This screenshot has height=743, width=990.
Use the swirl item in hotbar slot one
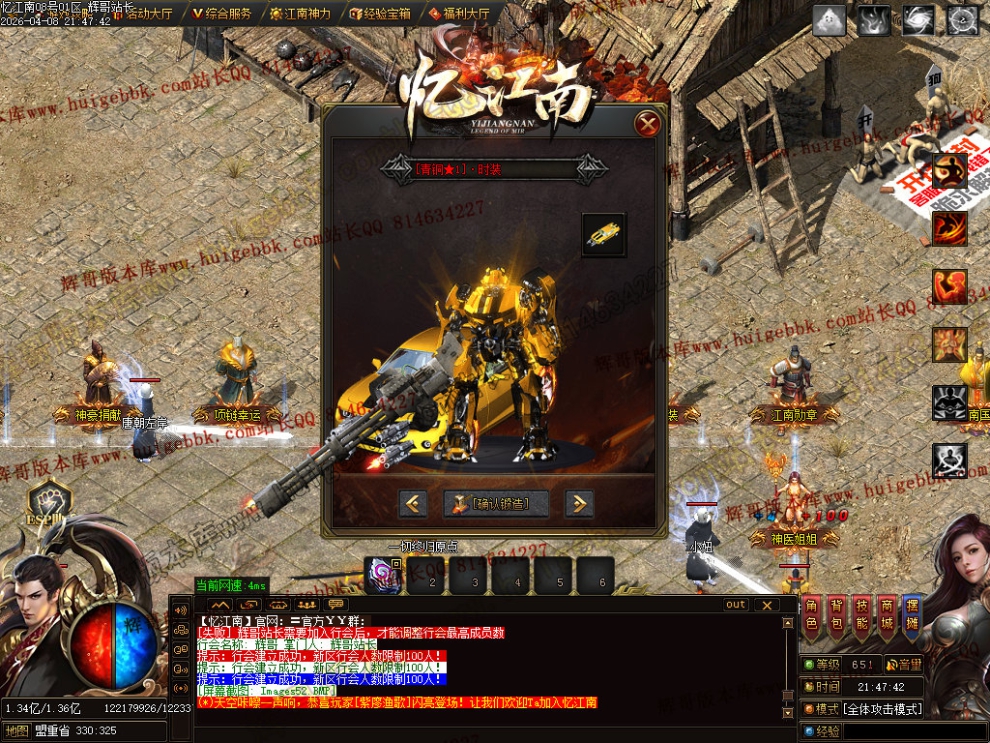[384, 576]
